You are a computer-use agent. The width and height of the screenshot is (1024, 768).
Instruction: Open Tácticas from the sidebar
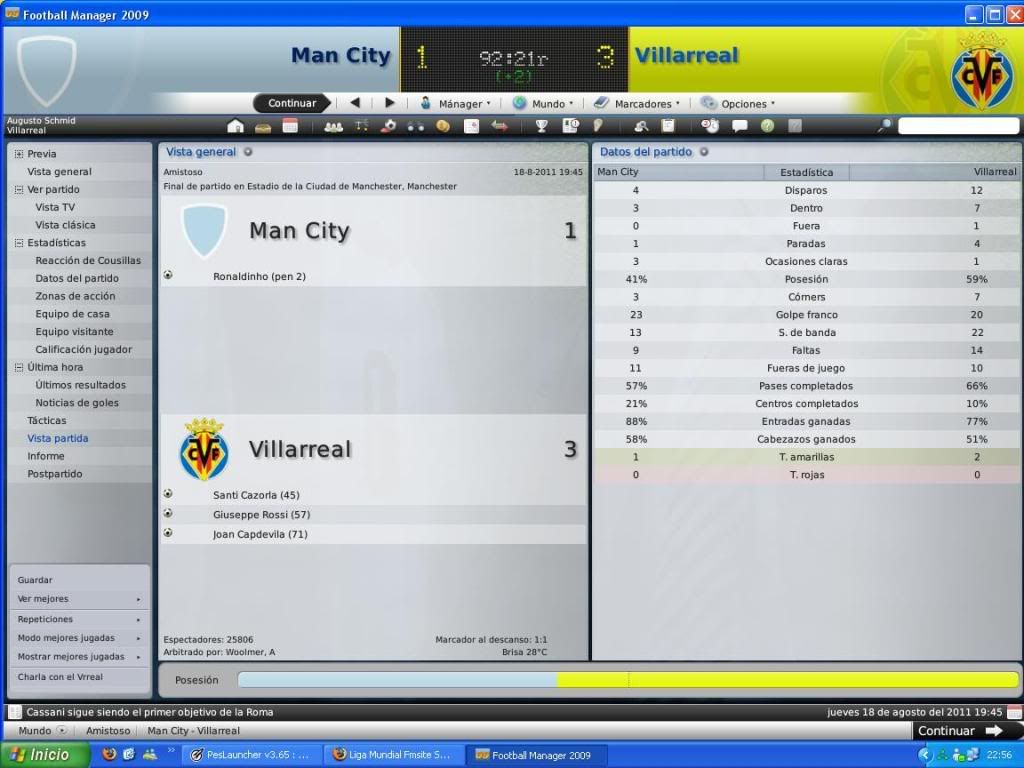tap(47, 420)
